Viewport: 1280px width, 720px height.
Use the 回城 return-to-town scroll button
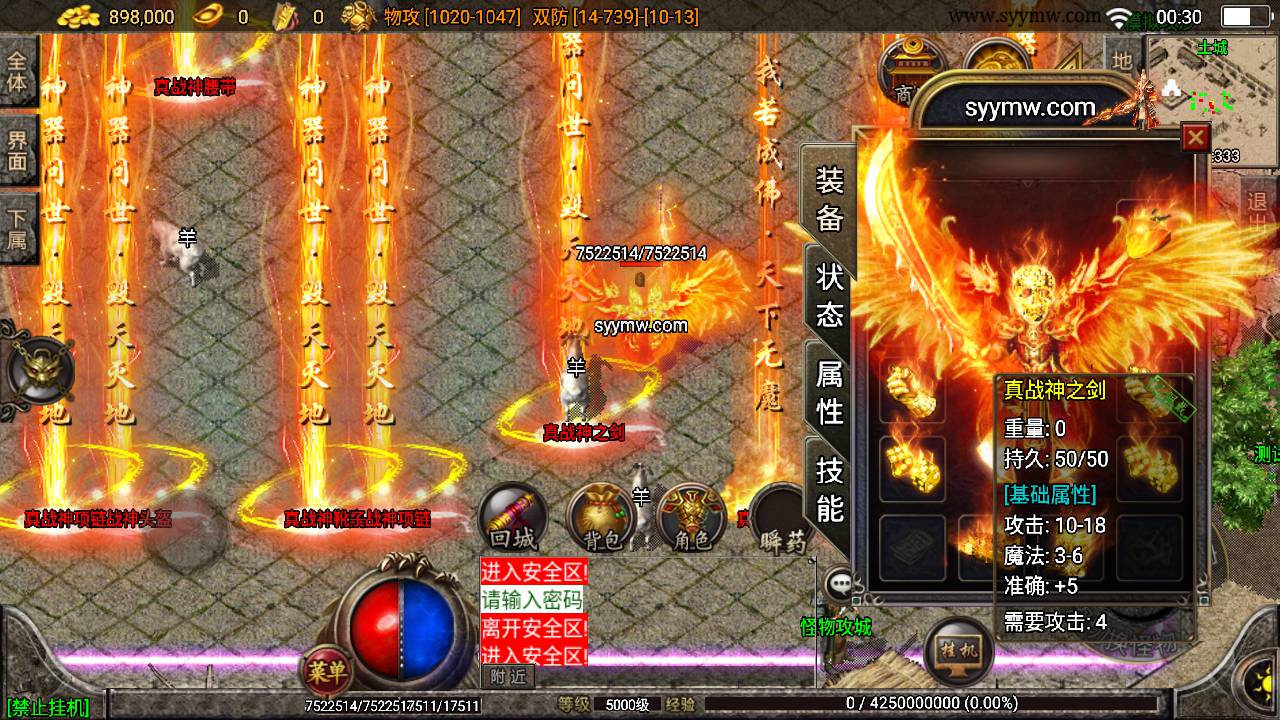(513, 520)
